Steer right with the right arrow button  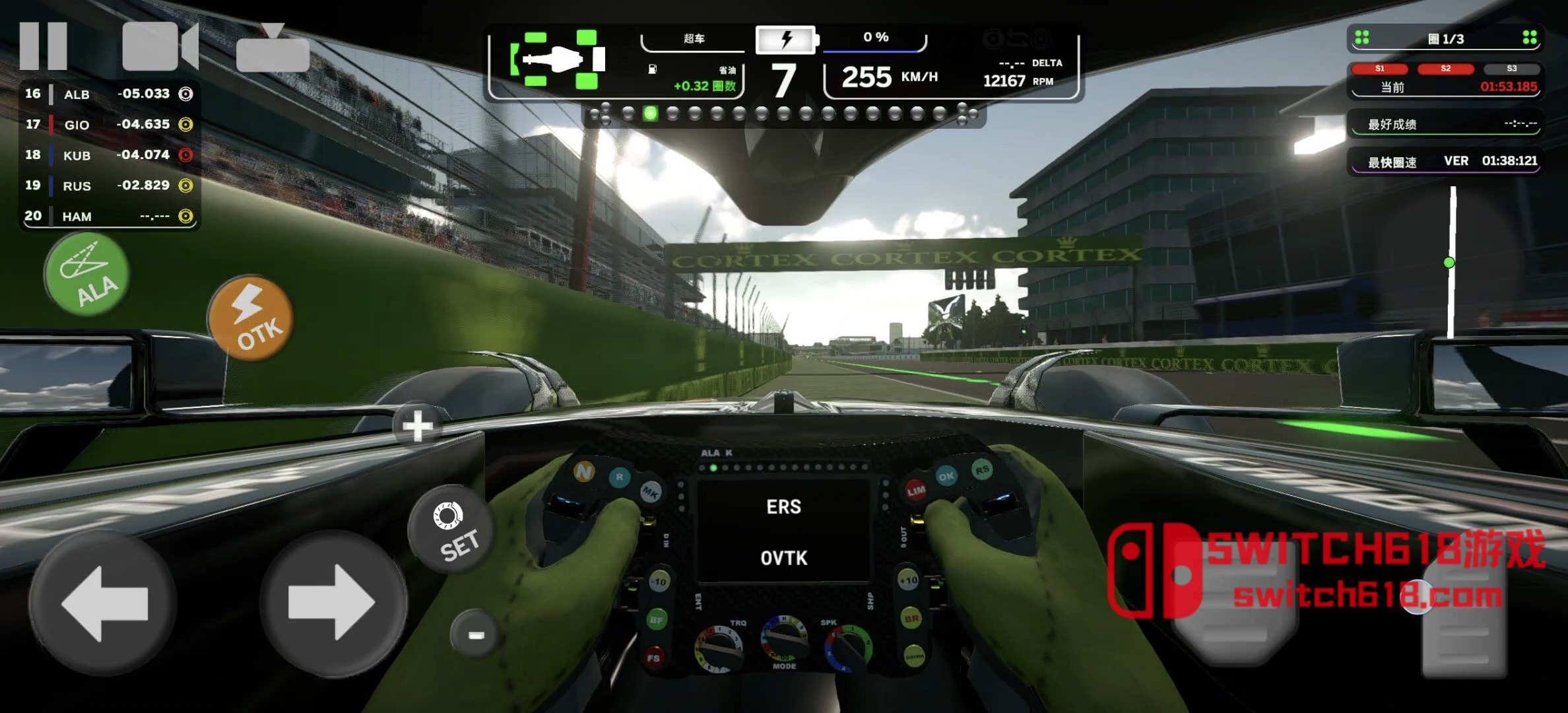click(x=333, y=603)
